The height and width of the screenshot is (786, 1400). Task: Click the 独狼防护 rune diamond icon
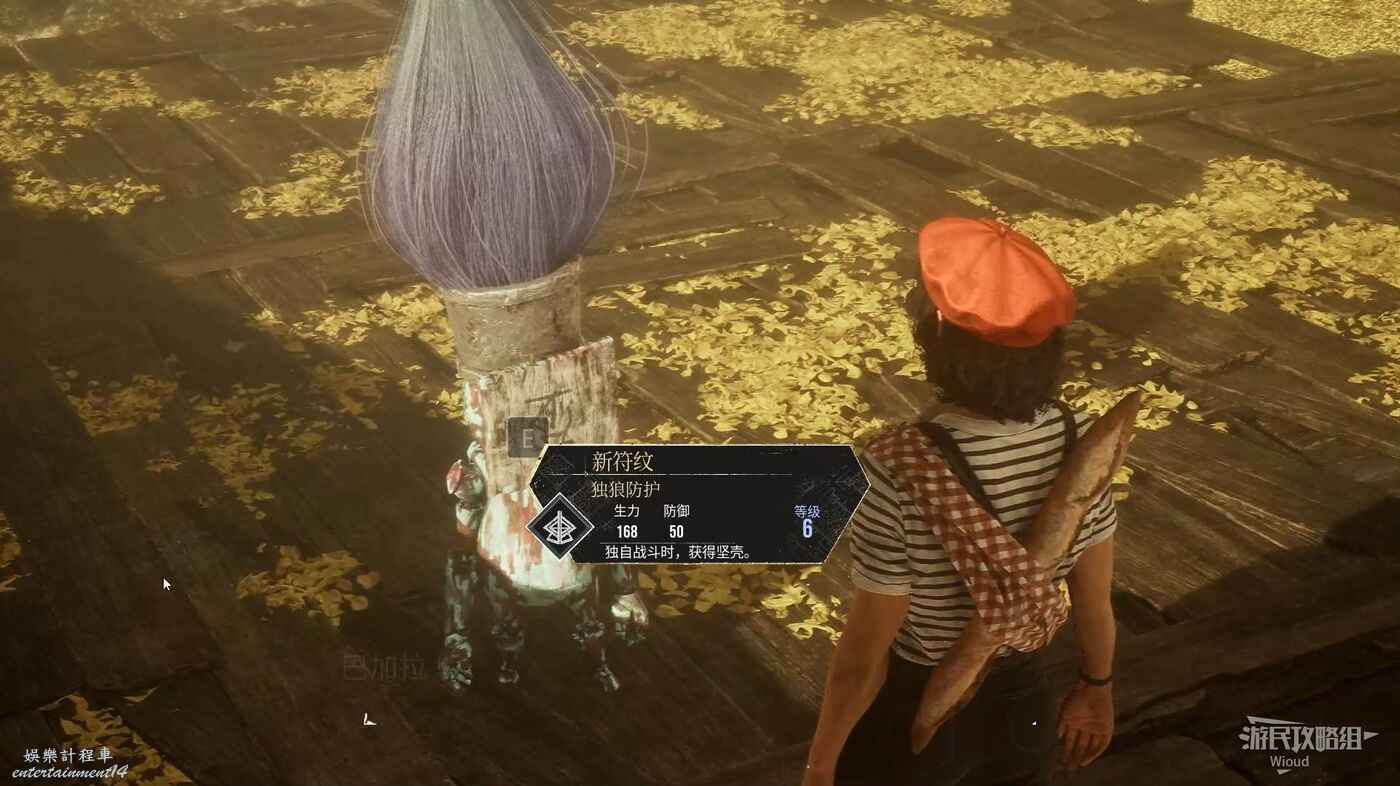[x=561, y=526]
